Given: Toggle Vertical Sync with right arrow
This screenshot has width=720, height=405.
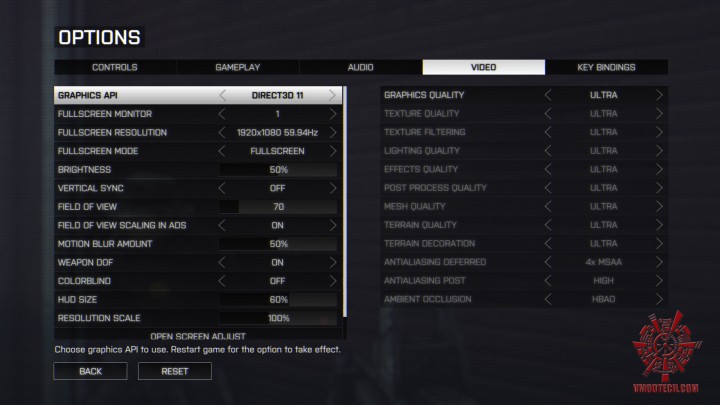Looking at the screenshot, I should (x=333, y=188).
